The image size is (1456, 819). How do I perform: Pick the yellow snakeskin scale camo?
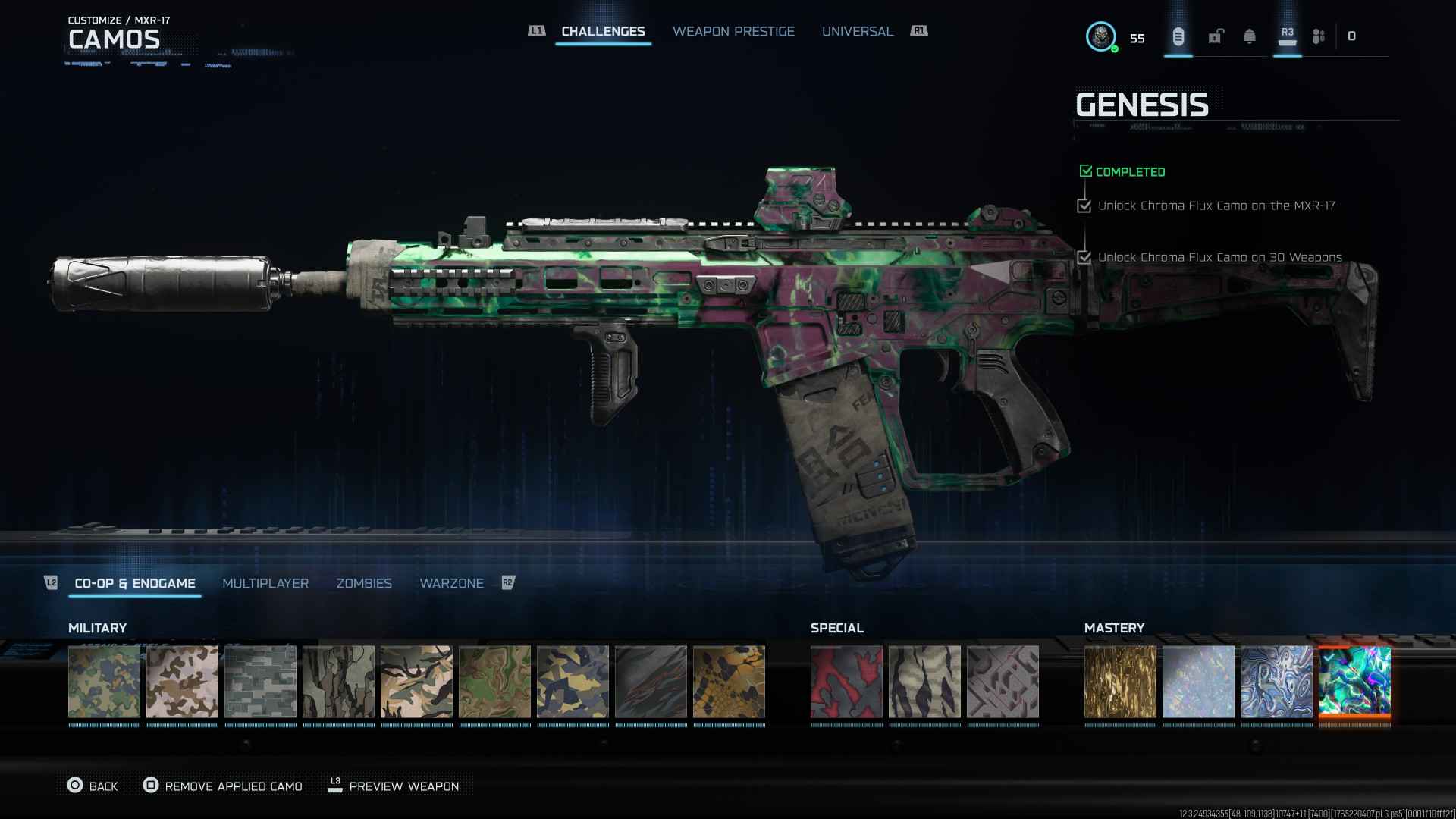(x=729, y=682)
